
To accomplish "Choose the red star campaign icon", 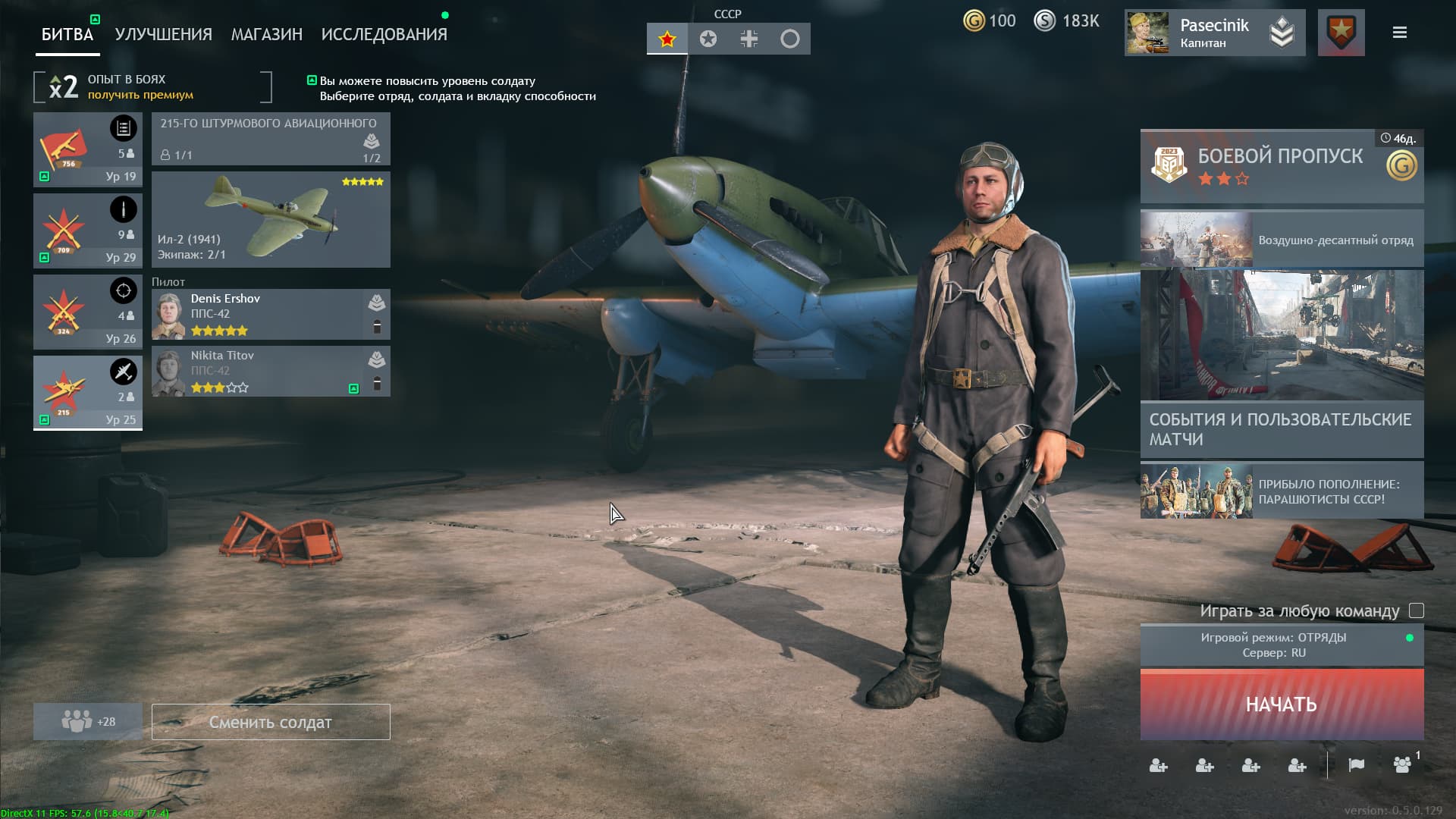I will click(667, 39).
